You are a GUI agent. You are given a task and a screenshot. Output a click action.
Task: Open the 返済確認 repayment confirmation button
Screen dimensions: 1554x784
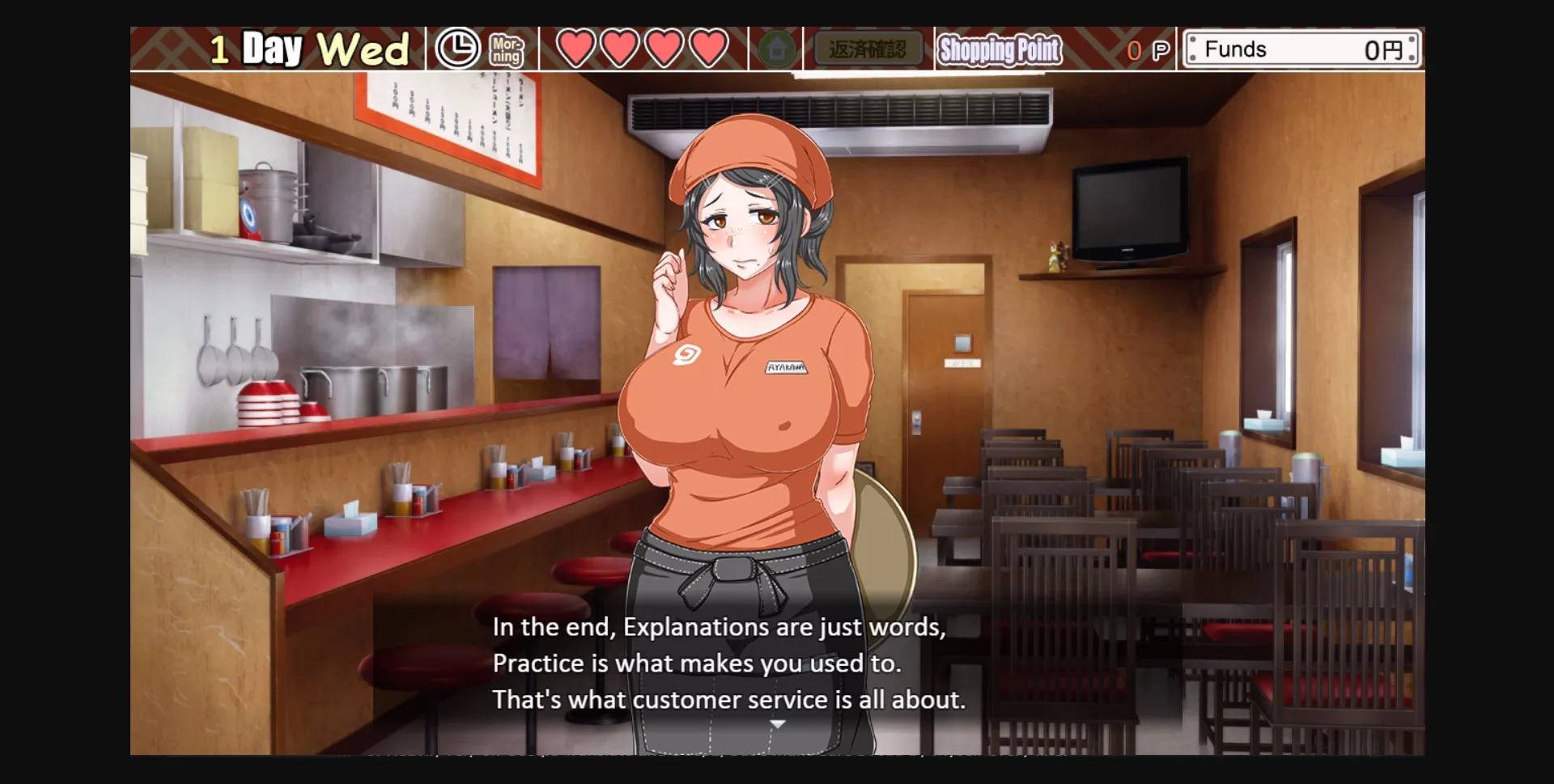869,49
